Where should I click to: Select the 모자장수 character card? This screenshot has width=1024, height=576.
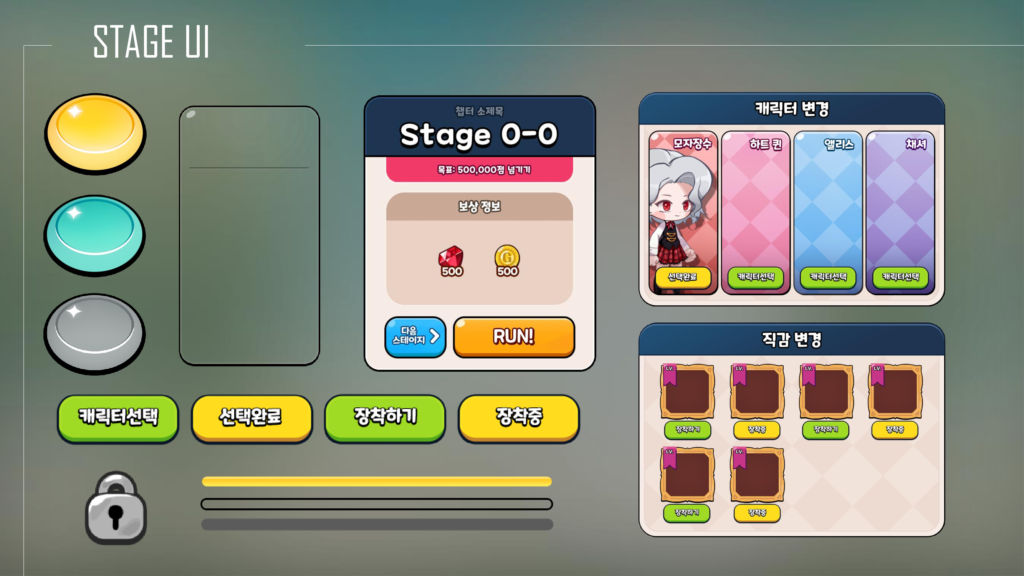coord(683,200)
